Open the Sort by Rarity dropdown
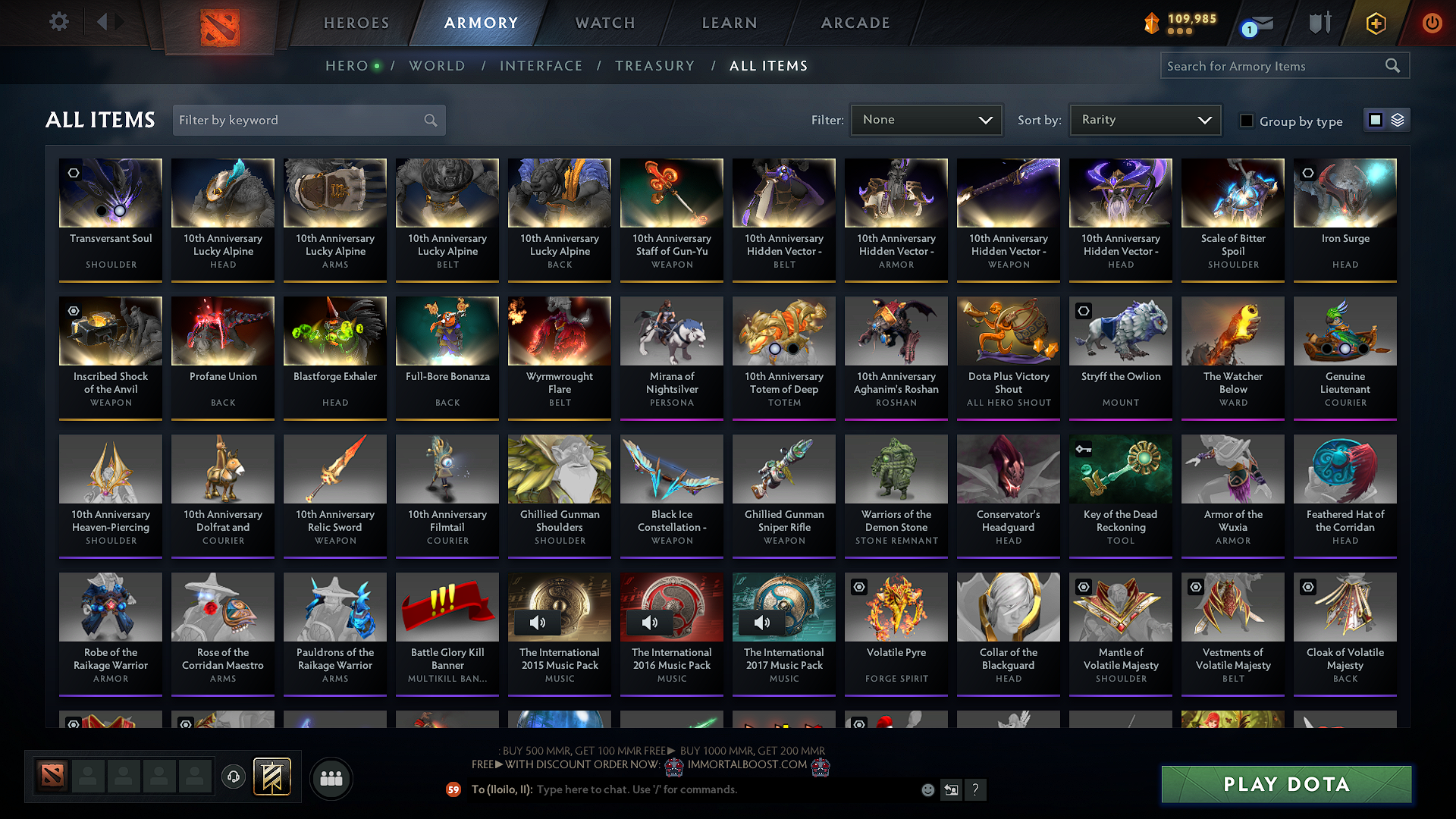 (1145, 119)
